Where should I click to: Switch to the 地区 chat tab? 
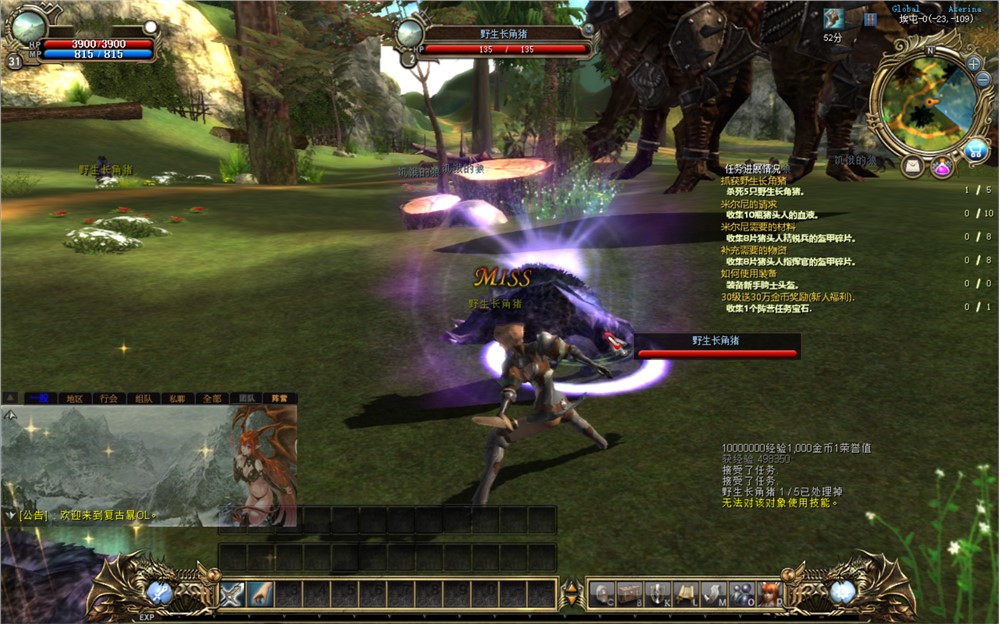74,398
